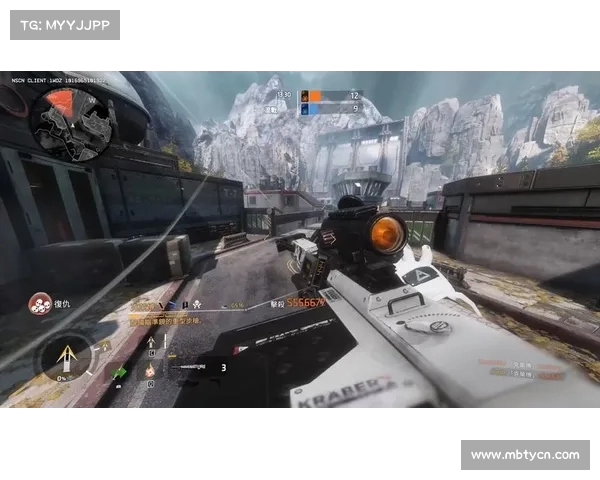Click the TG: MYYJJPP label
Screen dimensions: 600x480
[65, 25]
